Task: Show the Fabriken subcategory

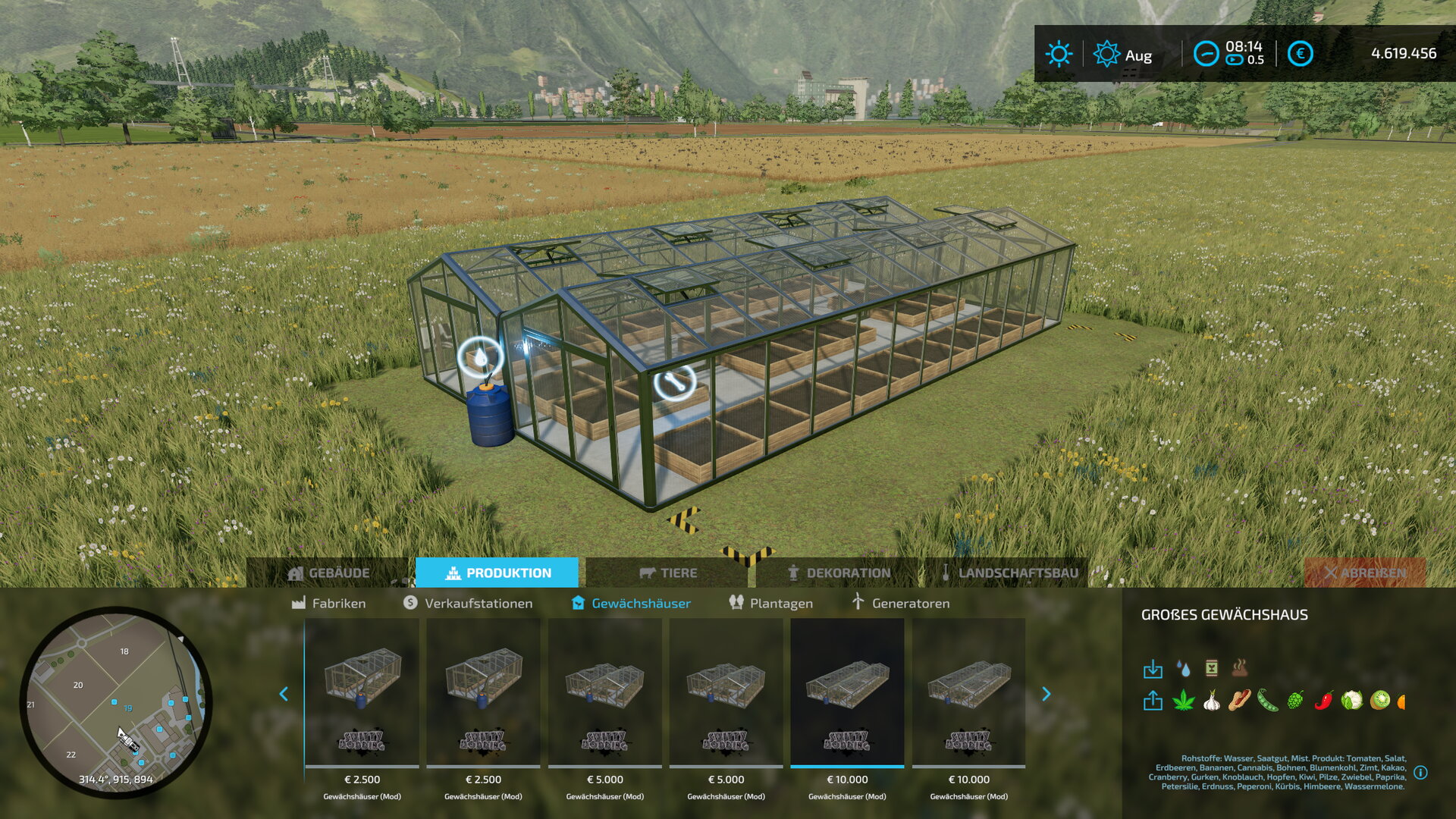Action: pos(329,604)
